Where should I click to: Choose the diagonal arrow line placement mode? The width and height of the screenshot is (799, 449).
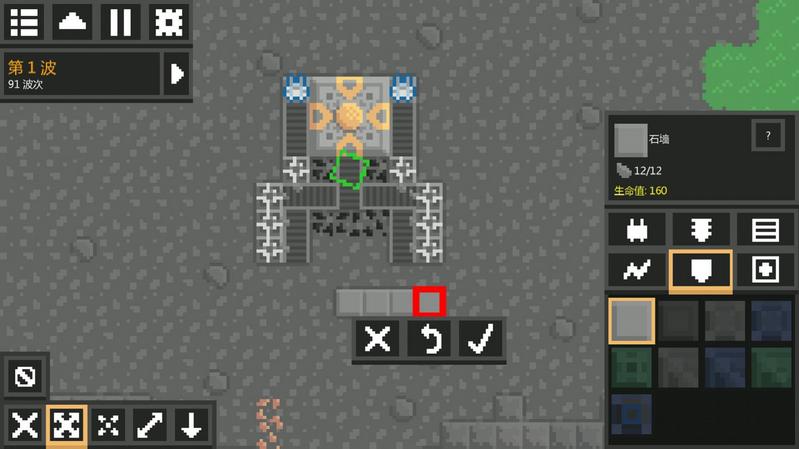pos(150,425)
